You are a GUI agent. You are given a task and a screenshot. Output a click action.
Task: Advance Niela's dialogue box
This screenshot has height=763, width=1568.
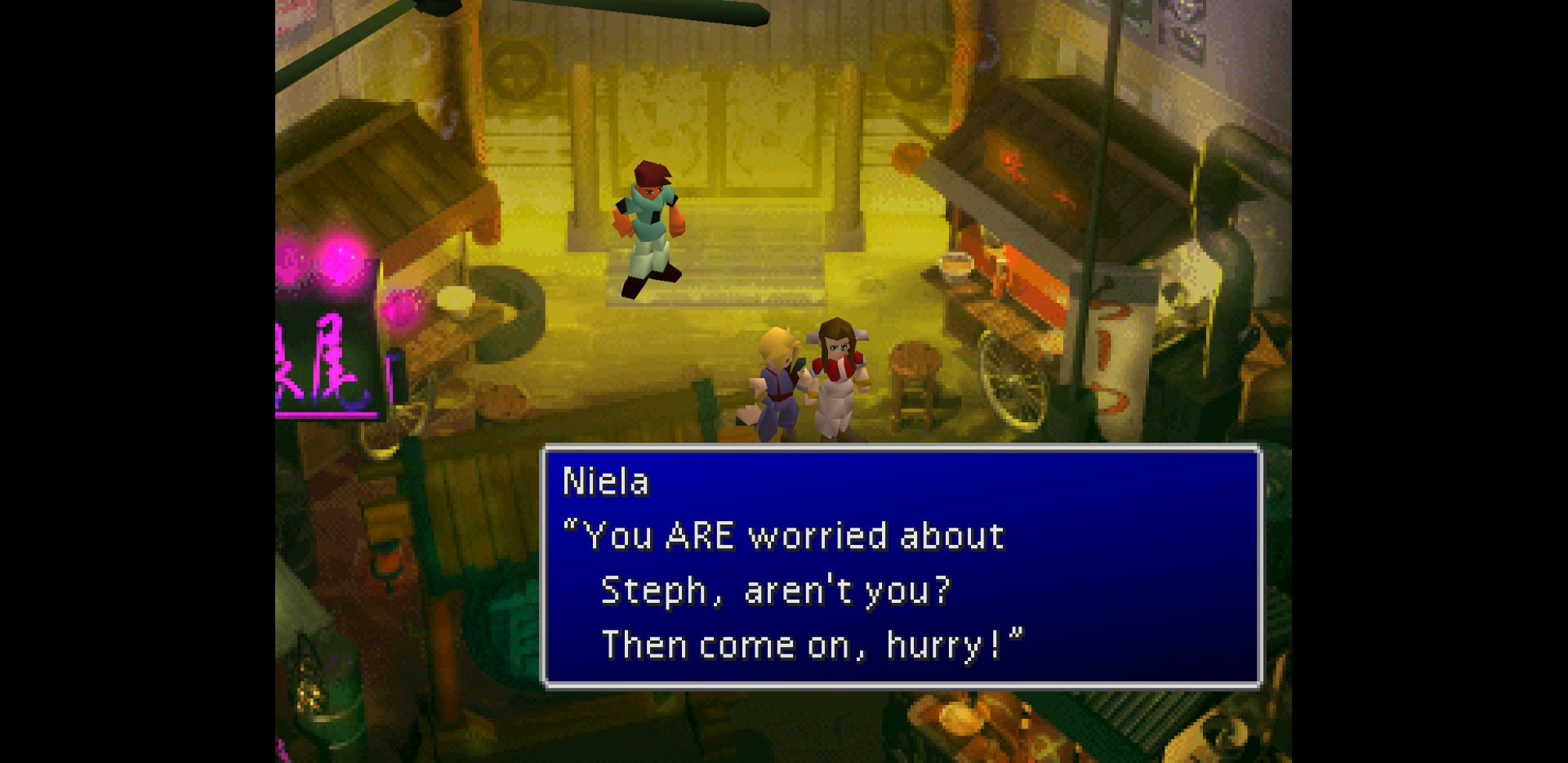902,566
